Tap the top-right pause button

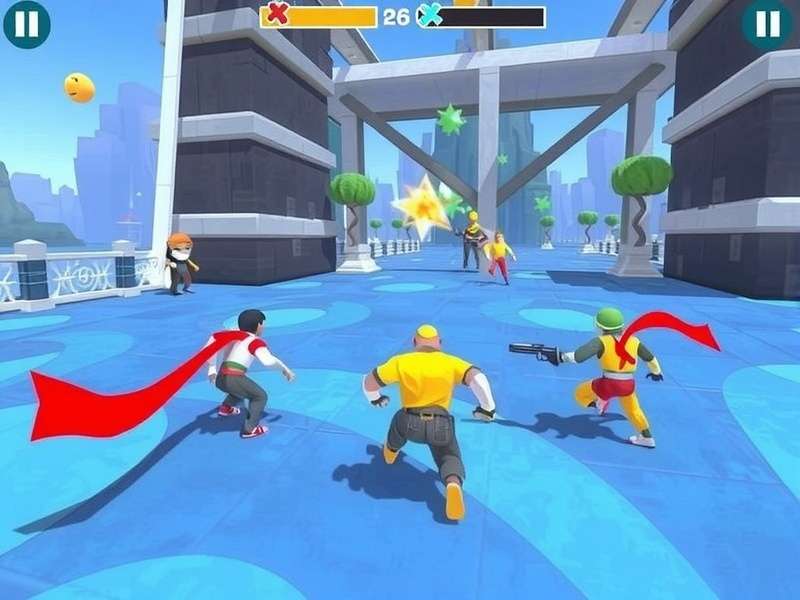[x=767, y=23]
